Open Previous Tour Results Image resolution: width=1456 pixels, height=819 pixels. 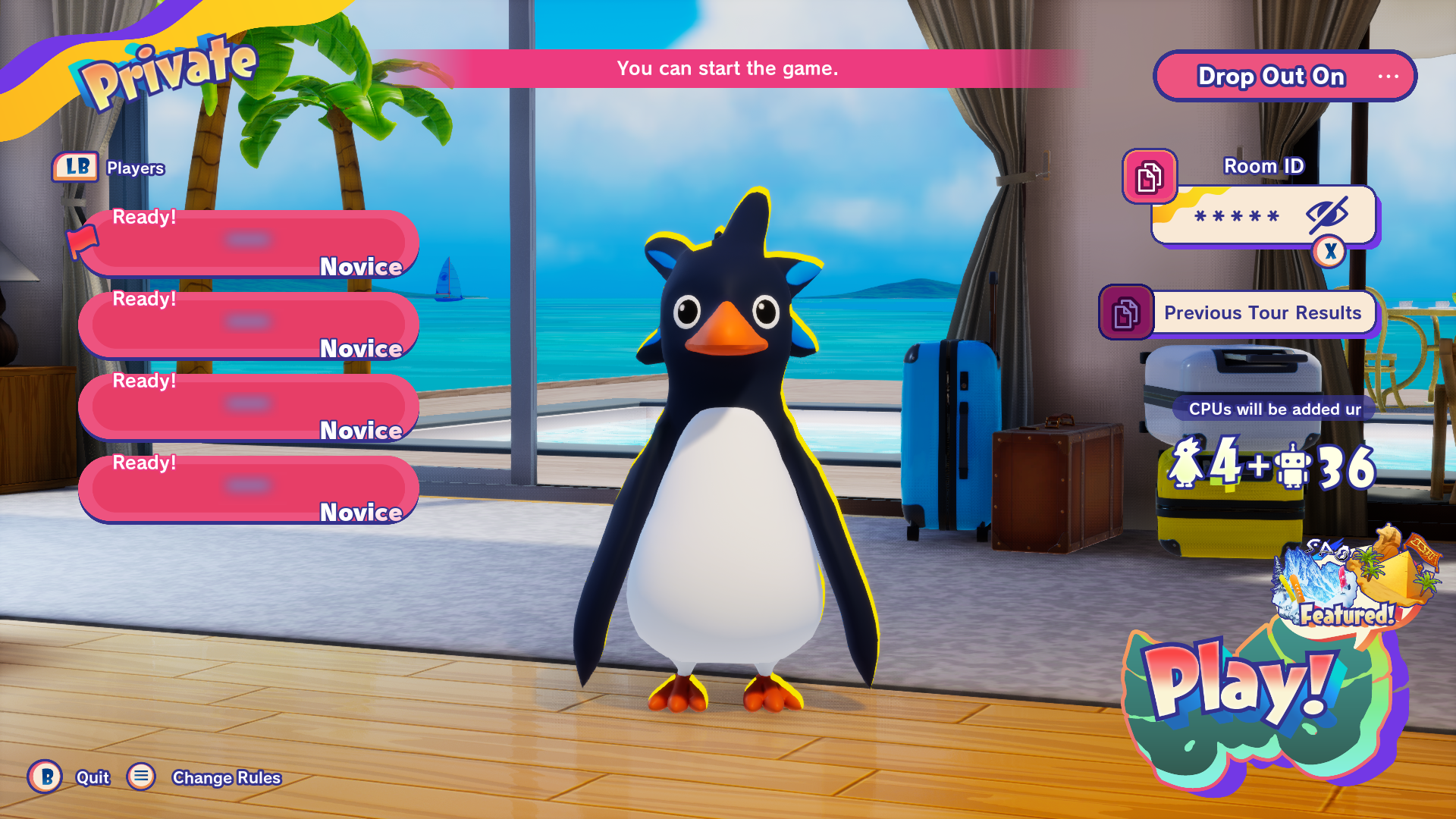click(x=1262, y=312)
